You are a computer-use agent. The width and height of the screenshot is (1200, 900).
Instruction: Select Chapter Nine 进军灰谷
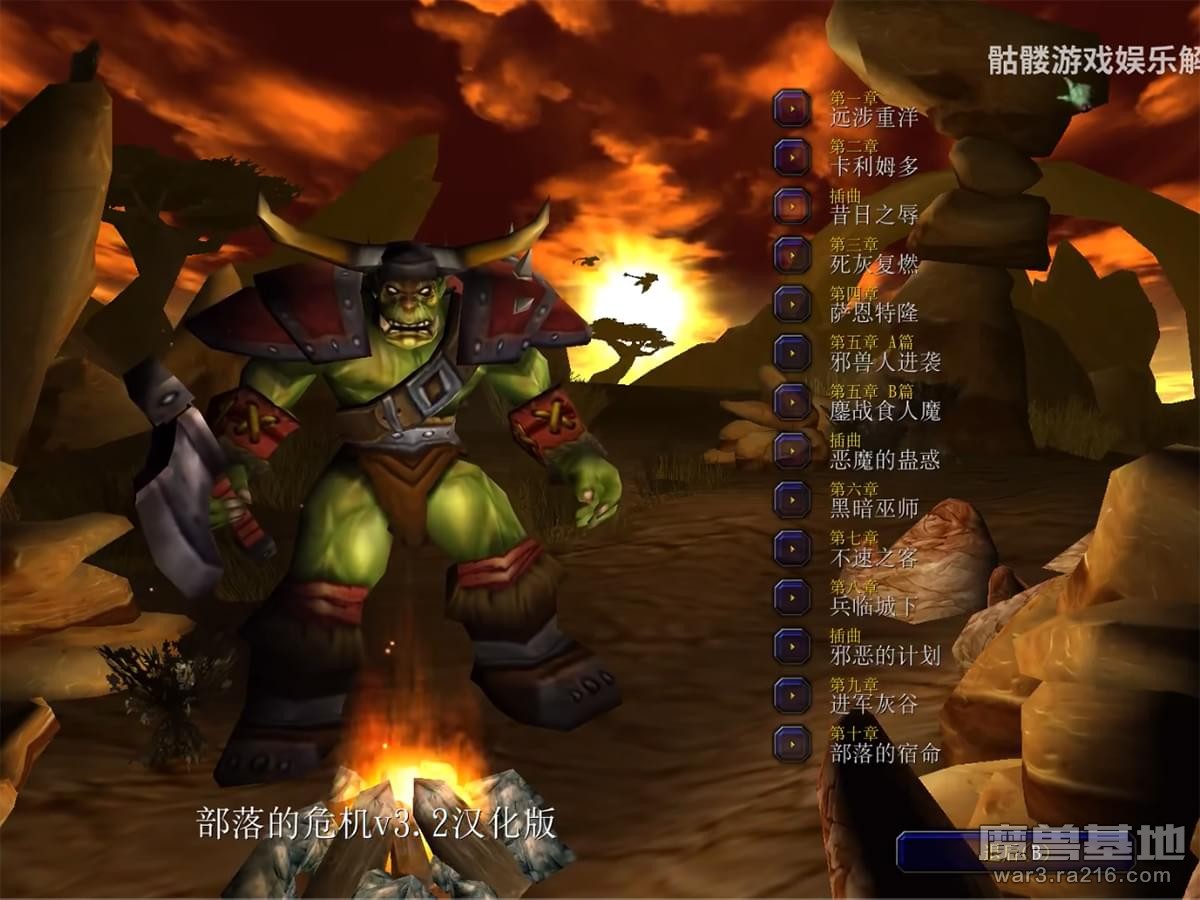click(792, 696)
